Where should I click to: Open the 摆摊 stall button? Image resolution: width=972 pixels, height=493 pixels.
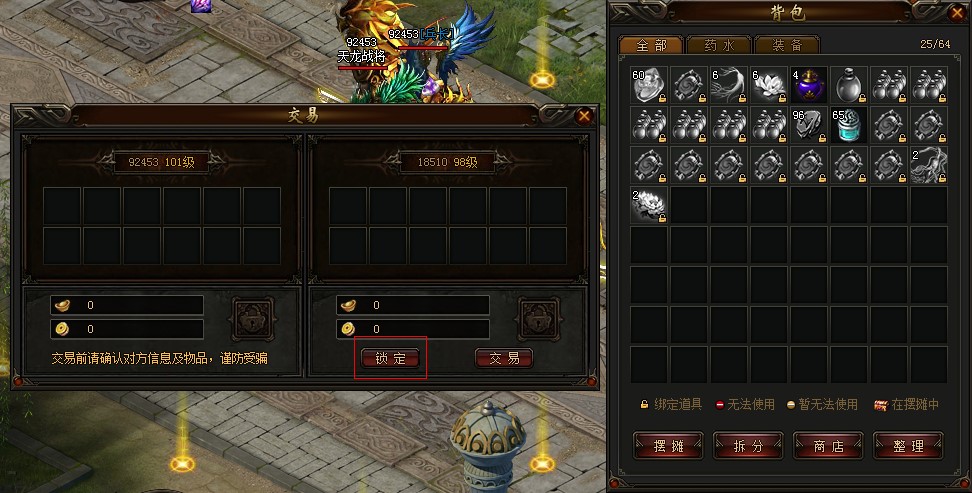[668, 445]
